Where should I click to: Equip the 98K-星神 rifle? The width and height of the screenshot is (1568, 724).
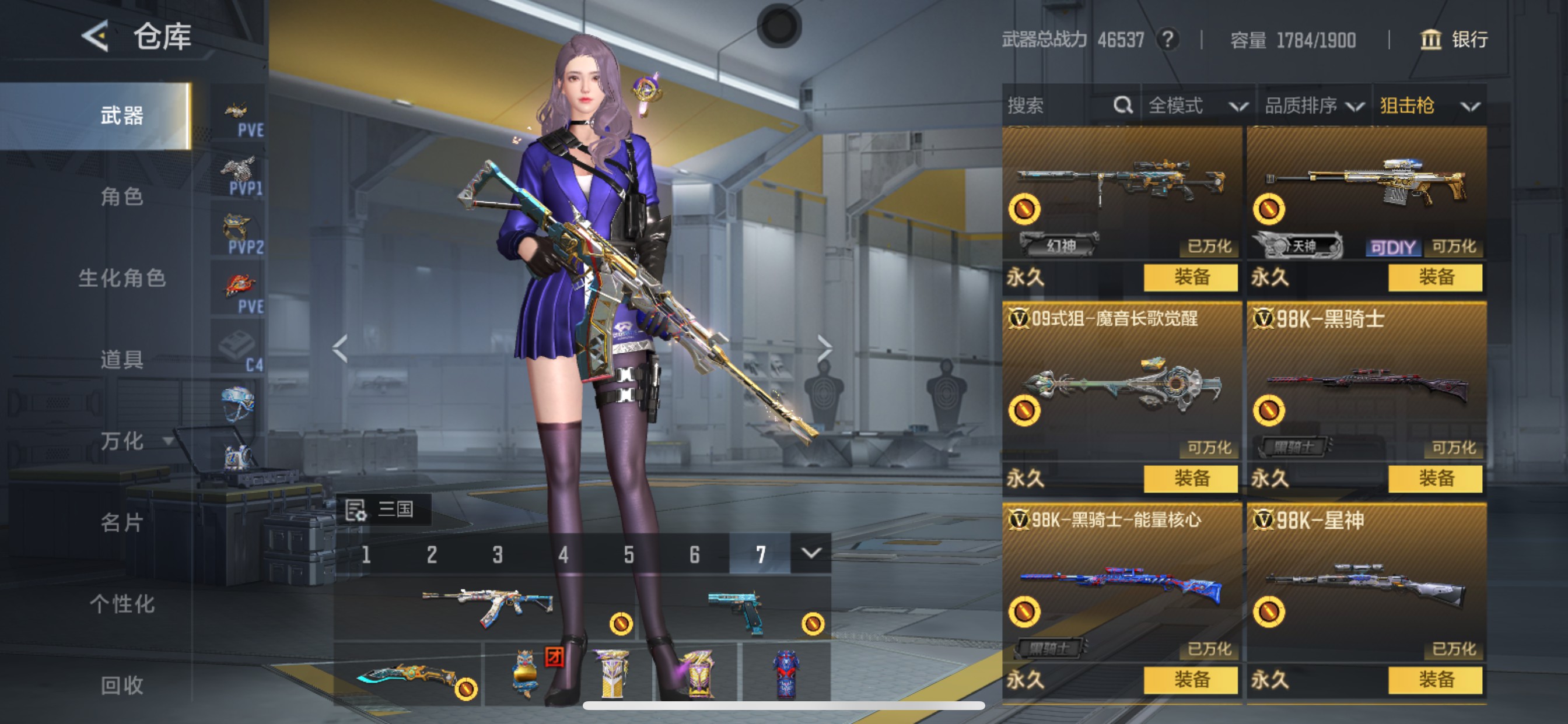click(x=1436, y=680)
